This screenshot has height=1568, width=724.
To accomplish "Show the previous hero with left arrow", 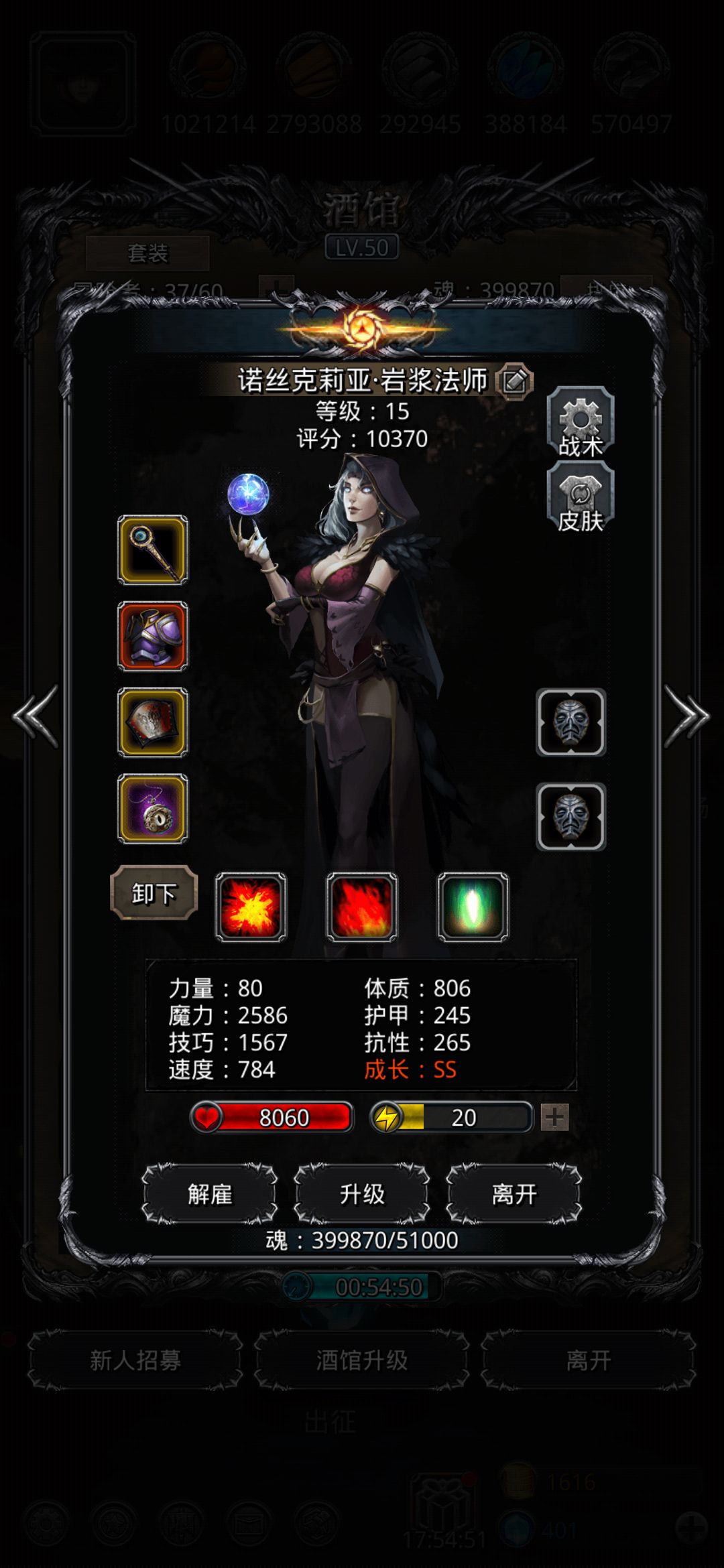I will pyautogui.click(x=36, y=716).
